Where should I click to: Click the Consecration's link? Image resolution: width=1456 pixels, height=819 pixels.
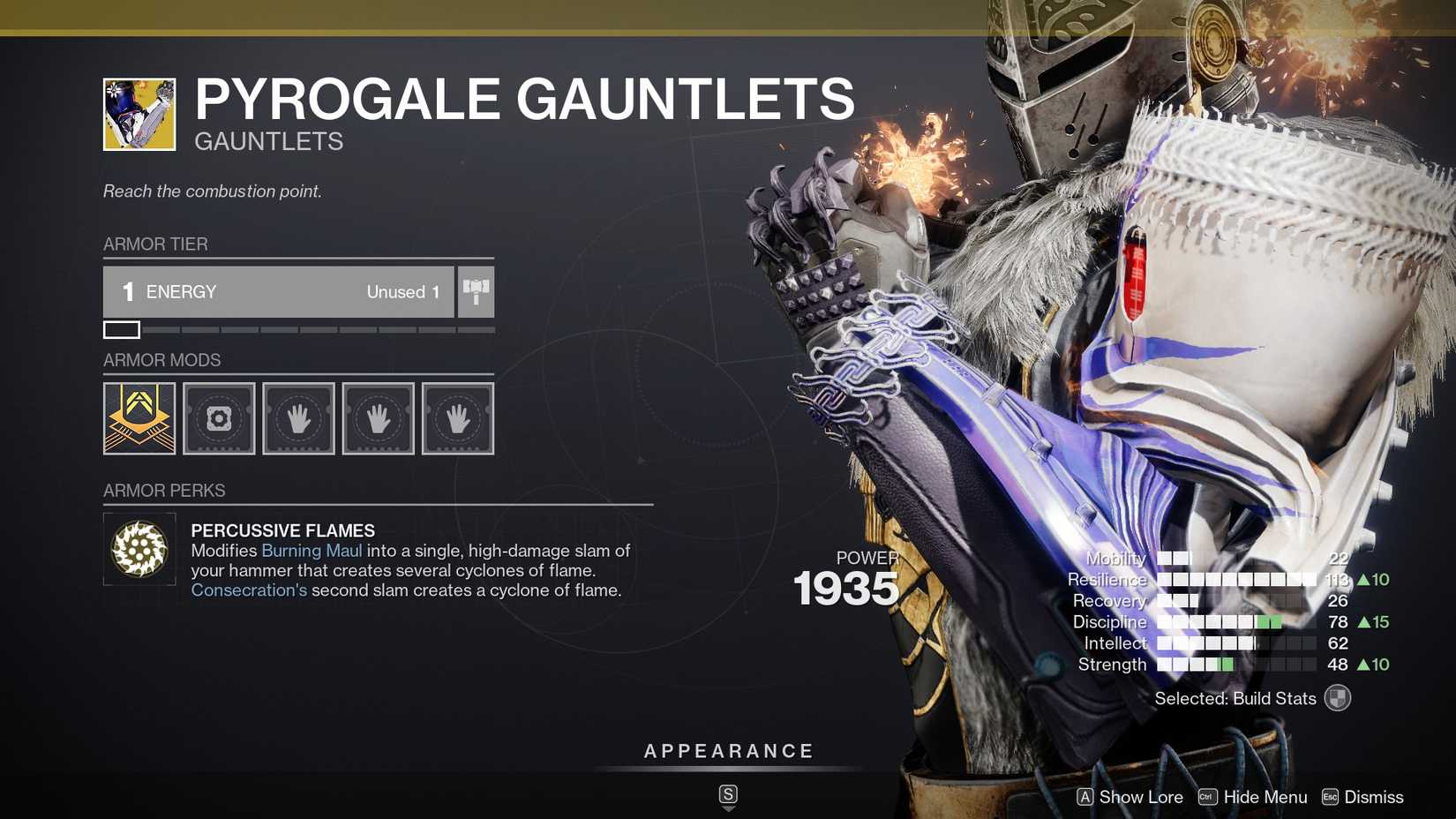coord(249,590)
